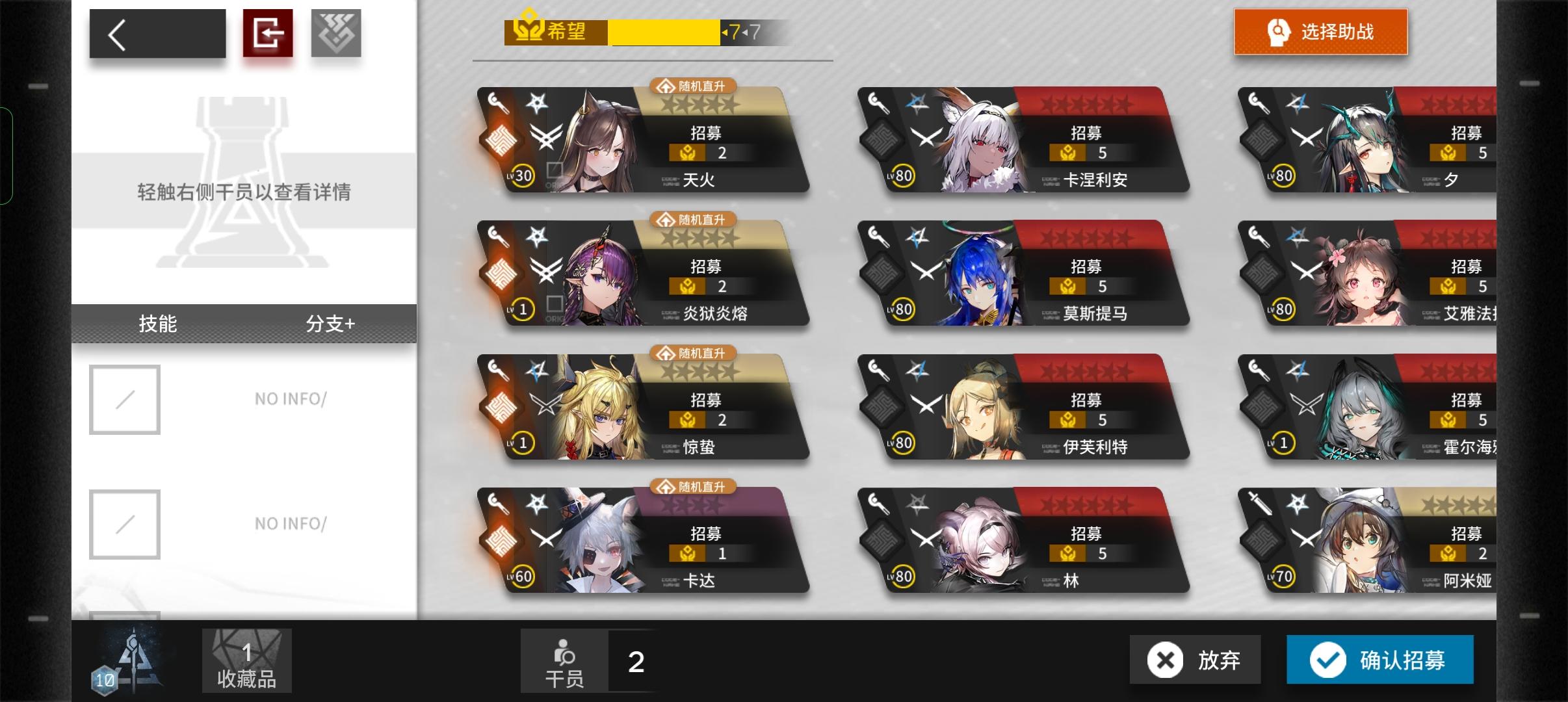The width and height of the screenshot is (1568, 702).
Task: Click the 希望 crown icon
Action: click(x=528, y=27)
